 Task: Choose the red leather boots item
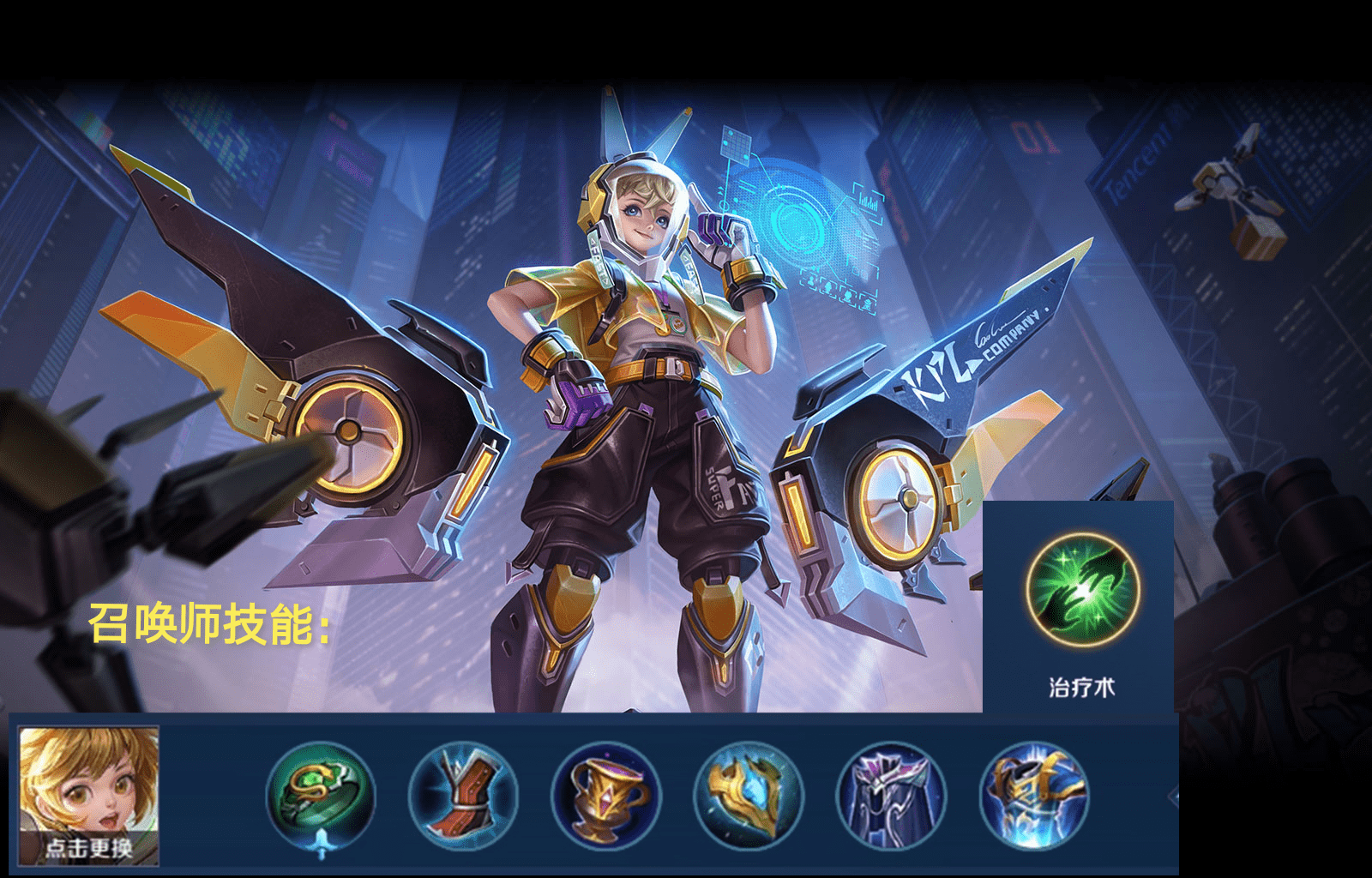[463, 795]
